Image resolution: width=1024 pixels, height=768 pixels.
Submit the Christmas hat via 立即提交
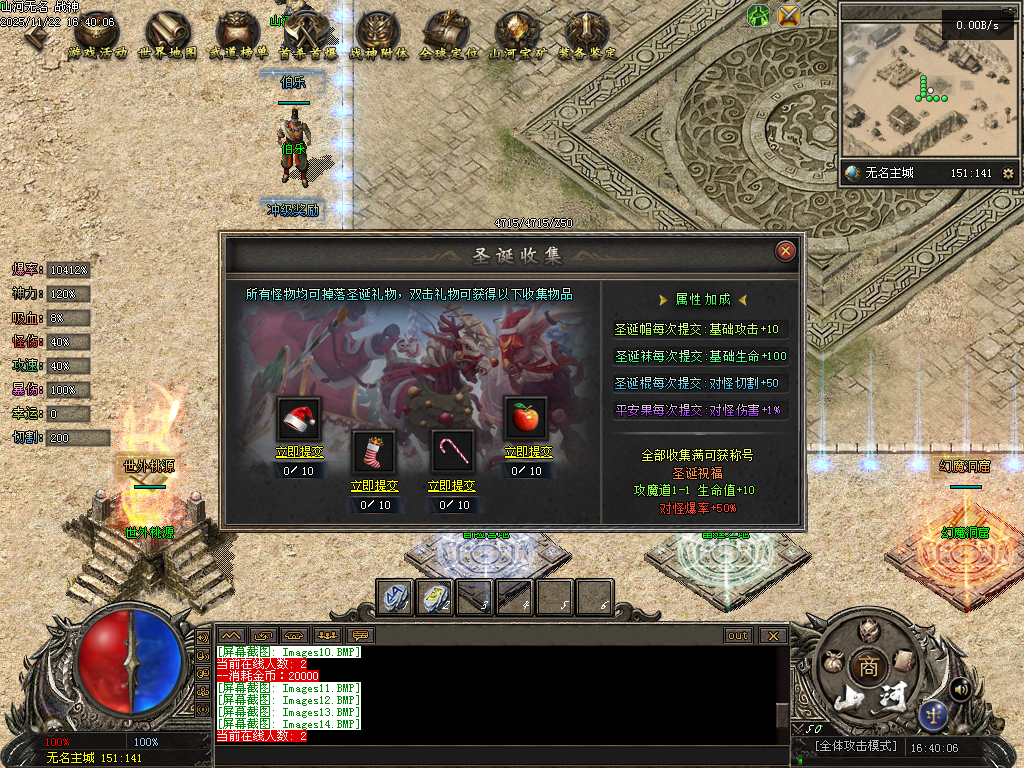pyautogui.click(x=300, y=452)
